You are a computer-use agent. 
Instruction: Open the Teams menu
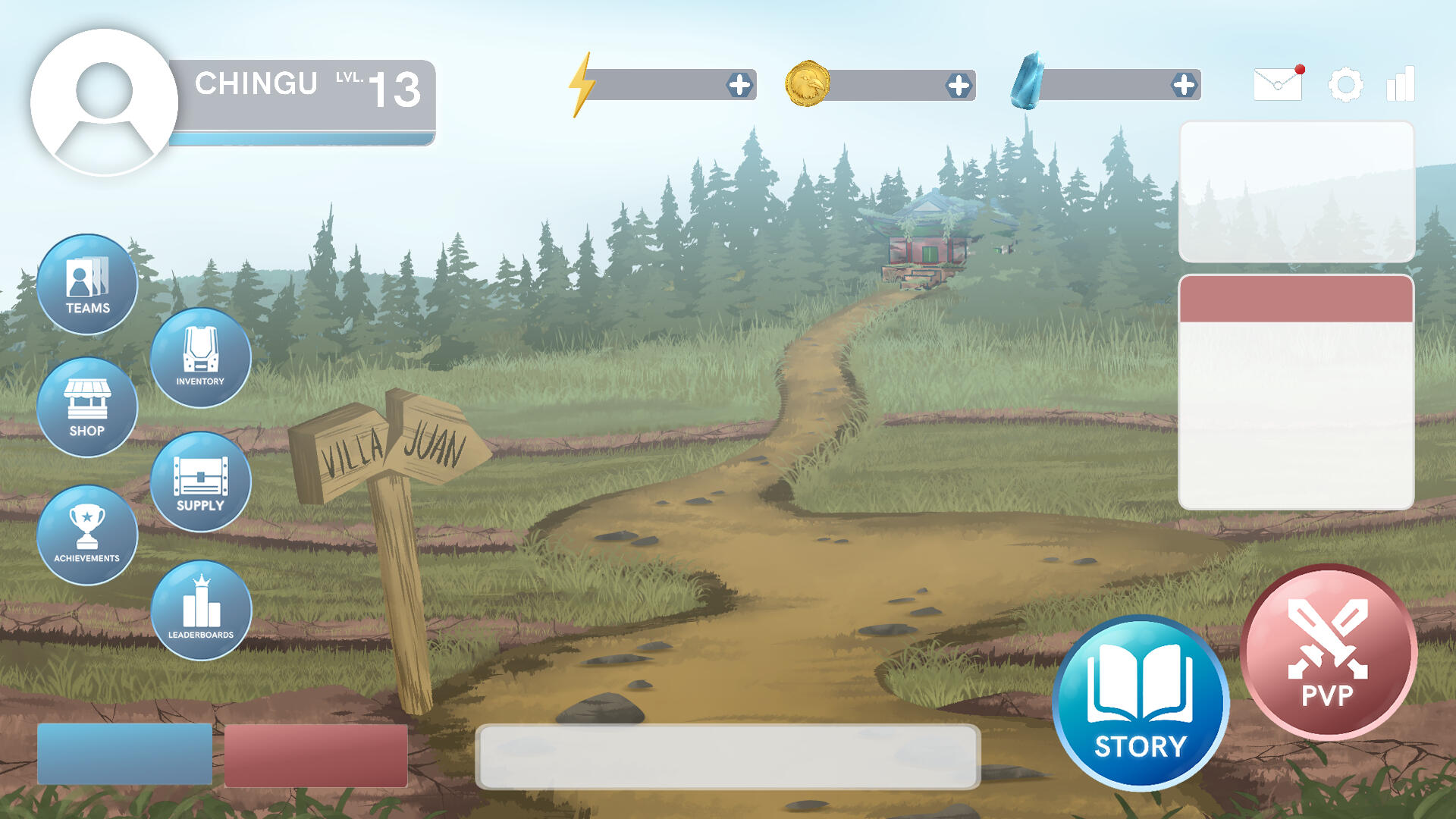[87, 284]
